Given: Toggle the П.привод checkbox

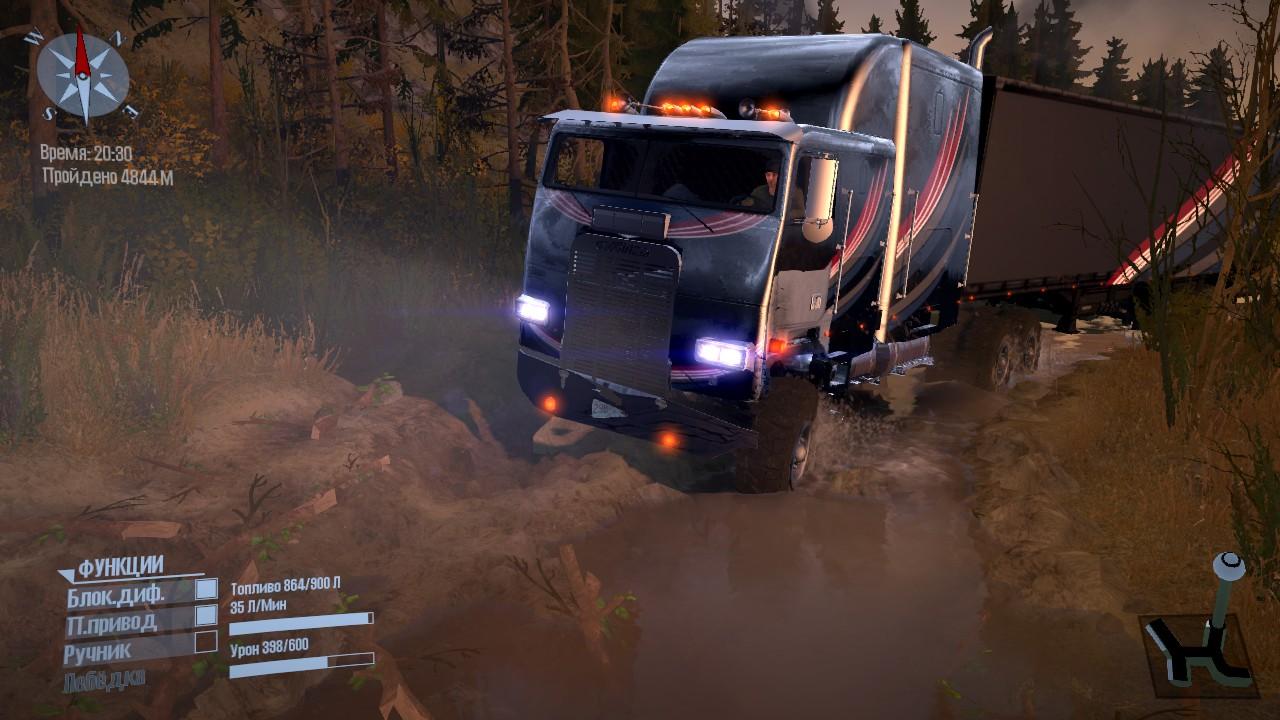Looking at the screenshot, I should point(206,614).
